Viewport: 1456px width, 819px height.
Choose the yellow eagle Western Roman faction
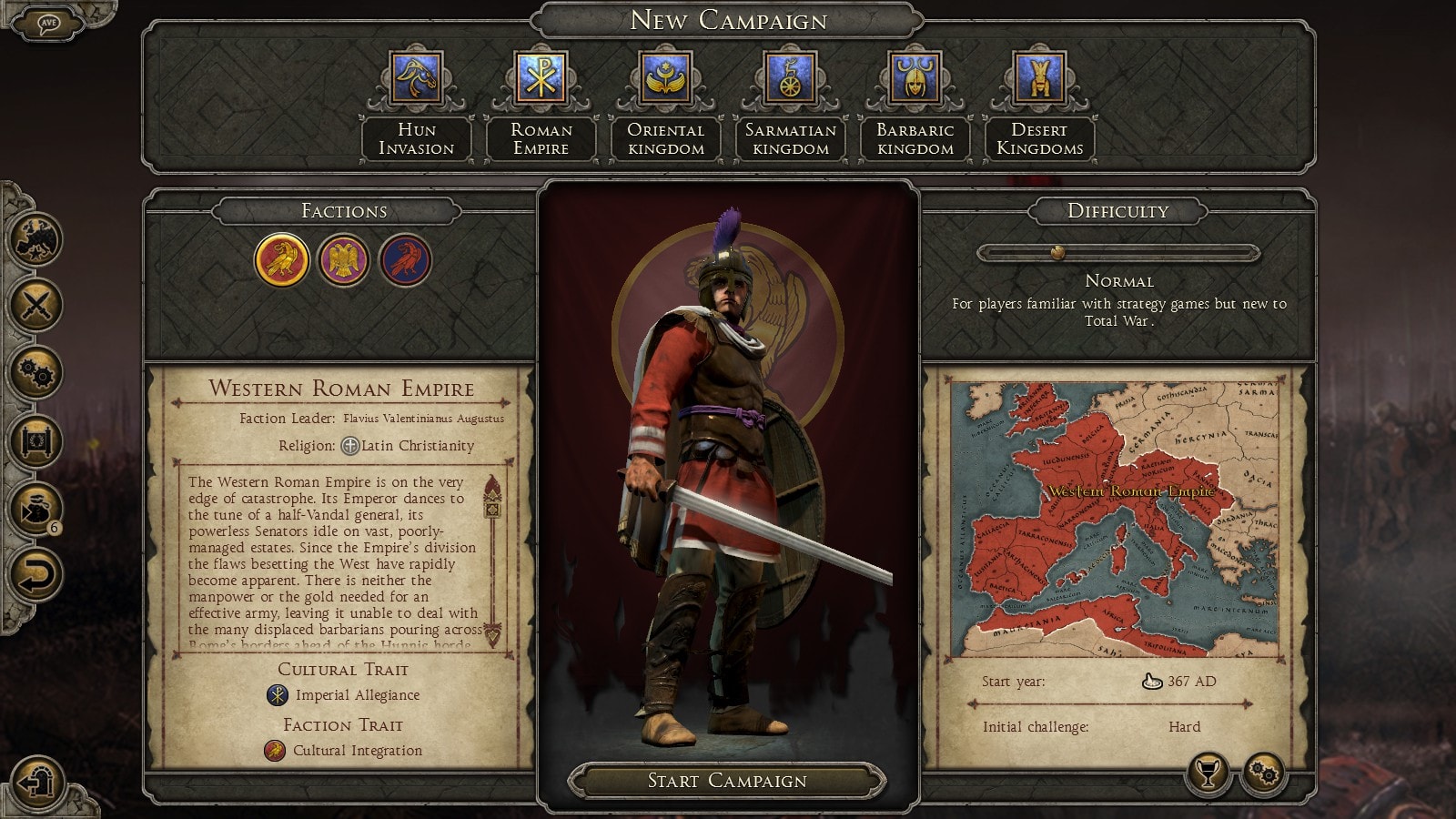[282, 260]
